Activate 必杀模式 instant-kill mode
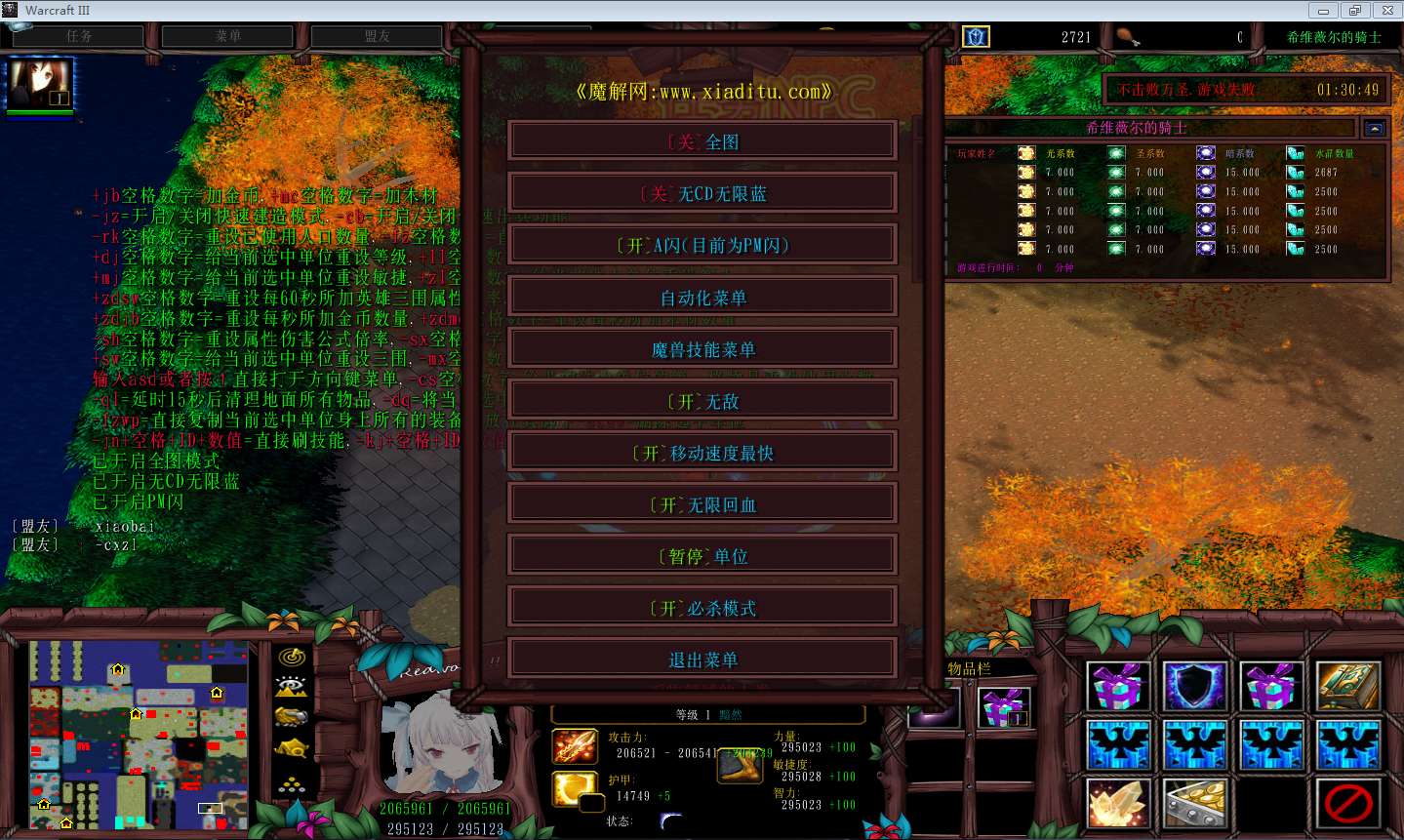Image resolution: width=1404 pixels, height=840 pixels. 702,608
